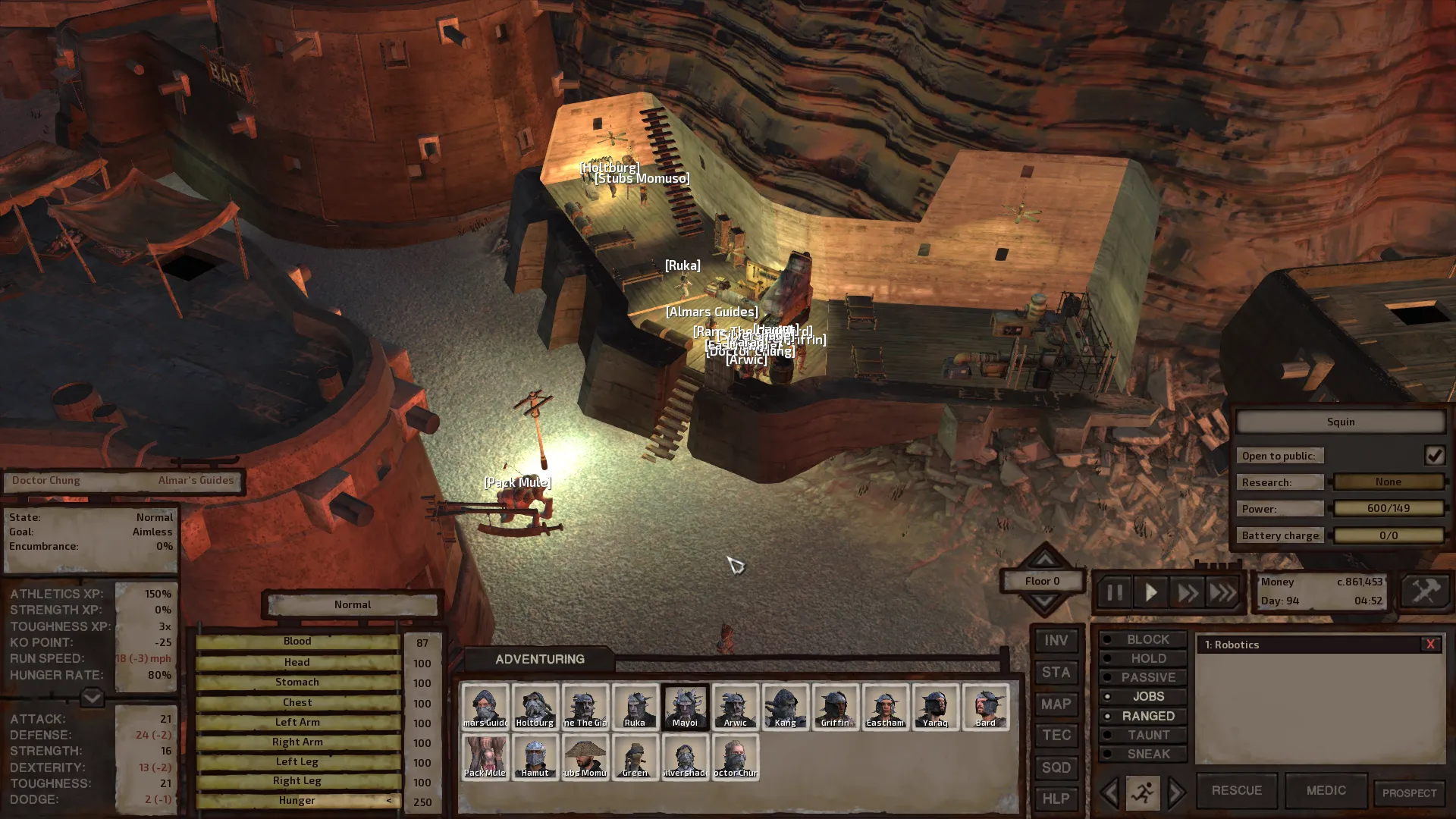Remove the Robotics job entry
The height and width of the screenshot is (819, 1456).
1430,645
